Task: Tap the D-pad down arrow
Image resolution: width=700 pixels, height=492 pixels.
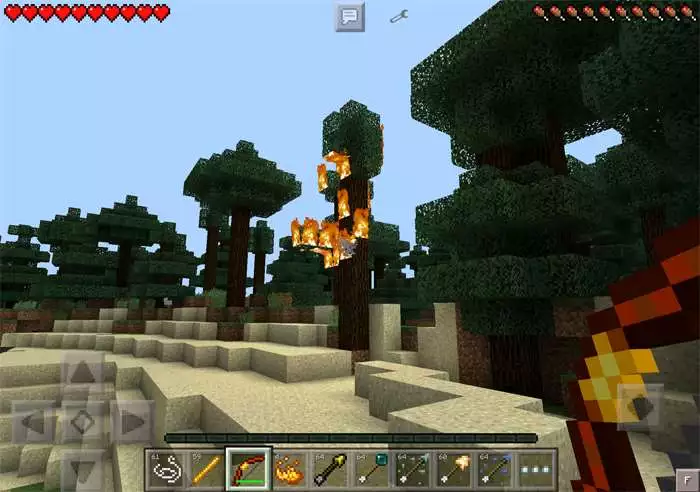Action: 83,467
